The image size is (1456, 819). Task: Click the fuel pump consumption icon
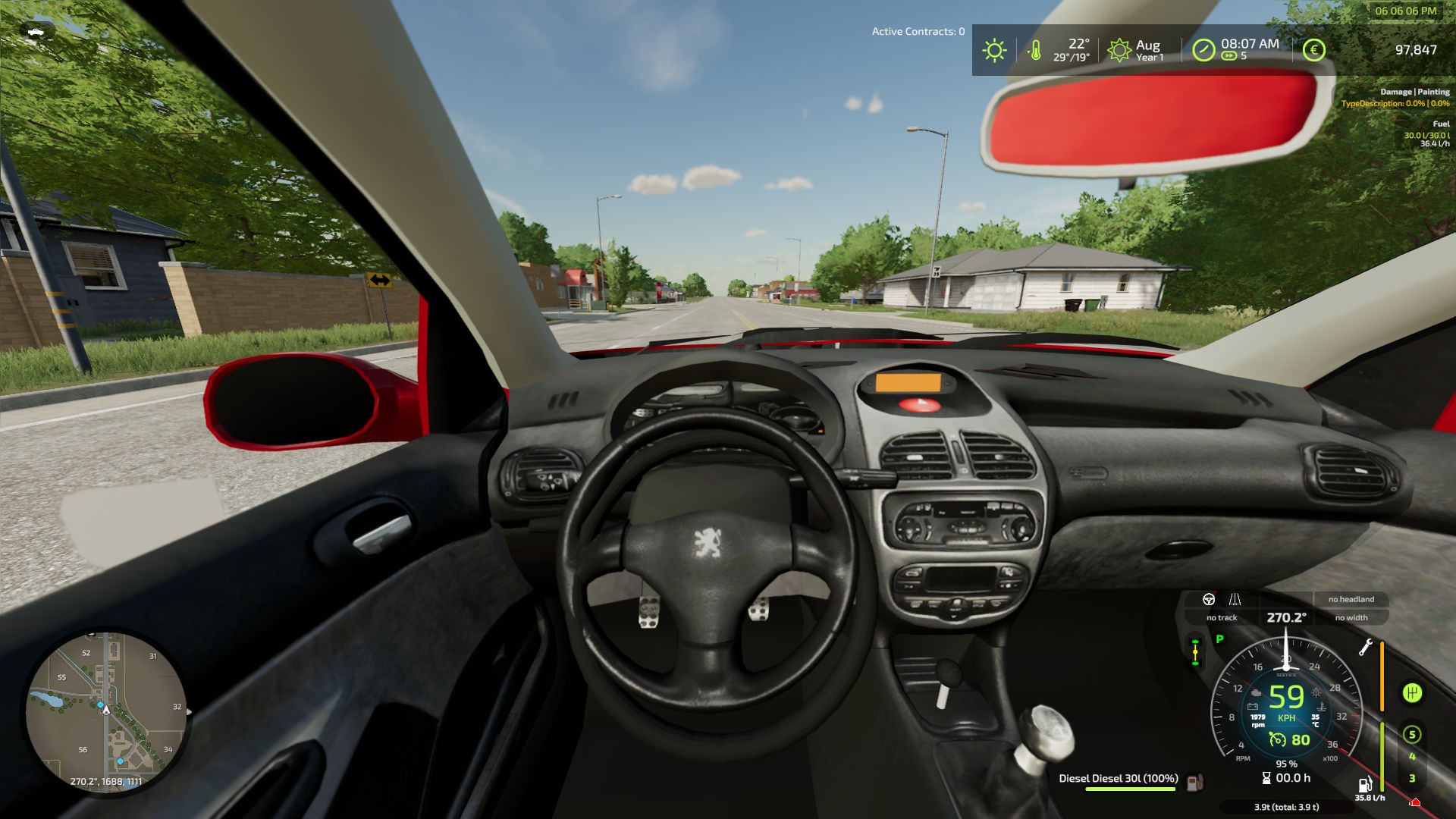(1365, 784)
